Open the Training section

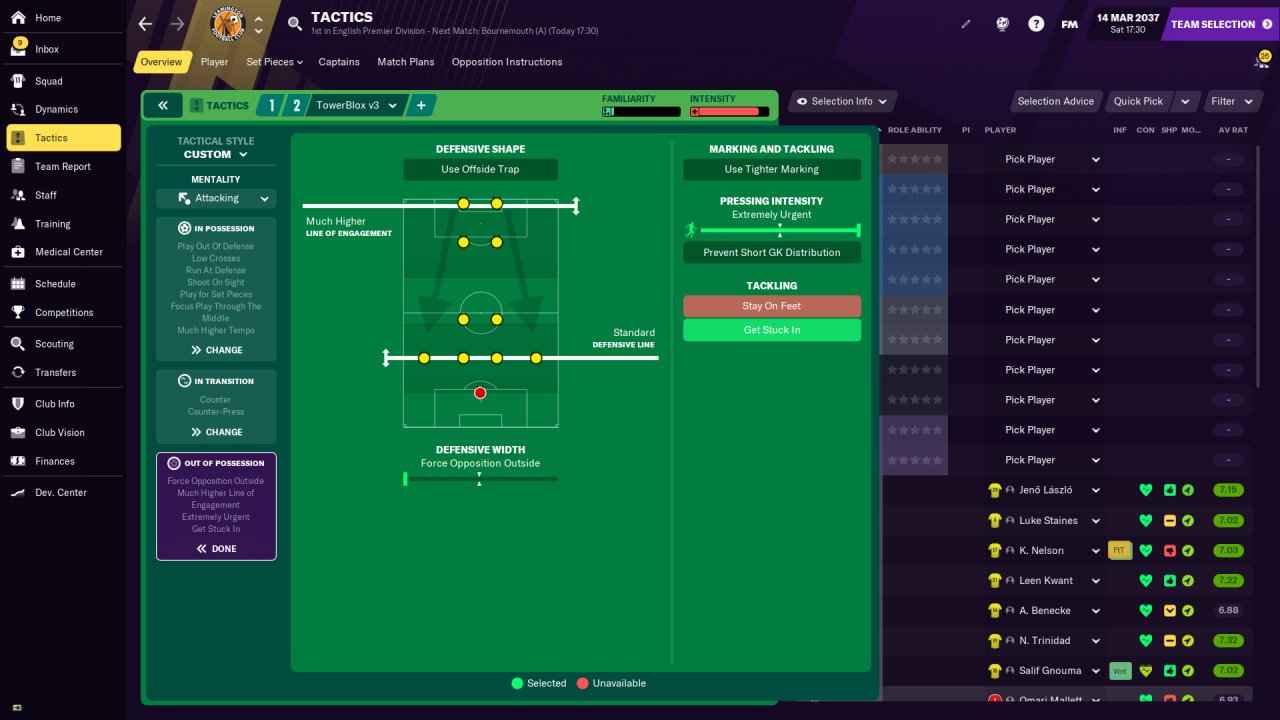[52, 224]
